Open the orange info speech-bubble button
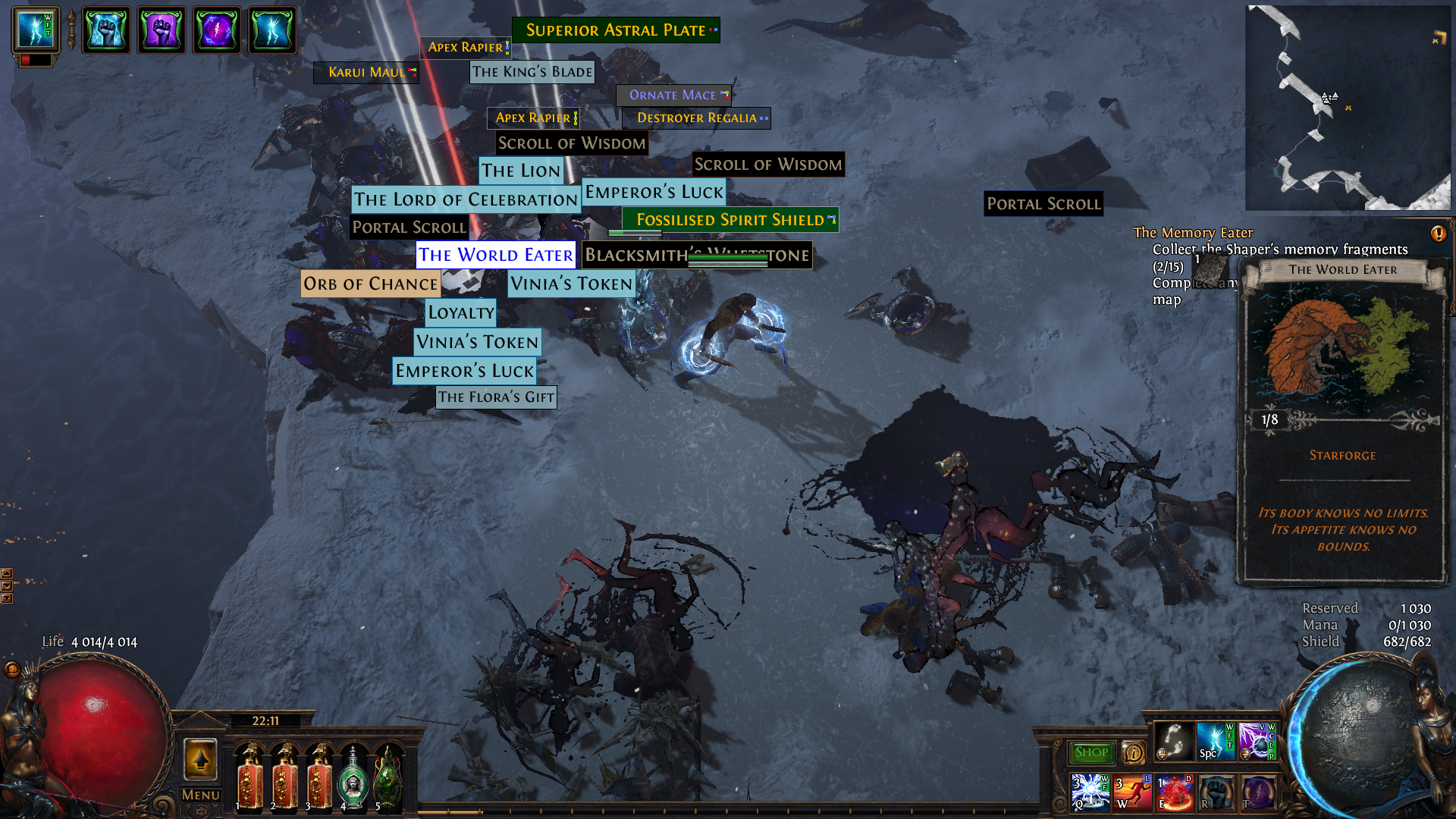The image size is (1456, 819). [1134, 752]
